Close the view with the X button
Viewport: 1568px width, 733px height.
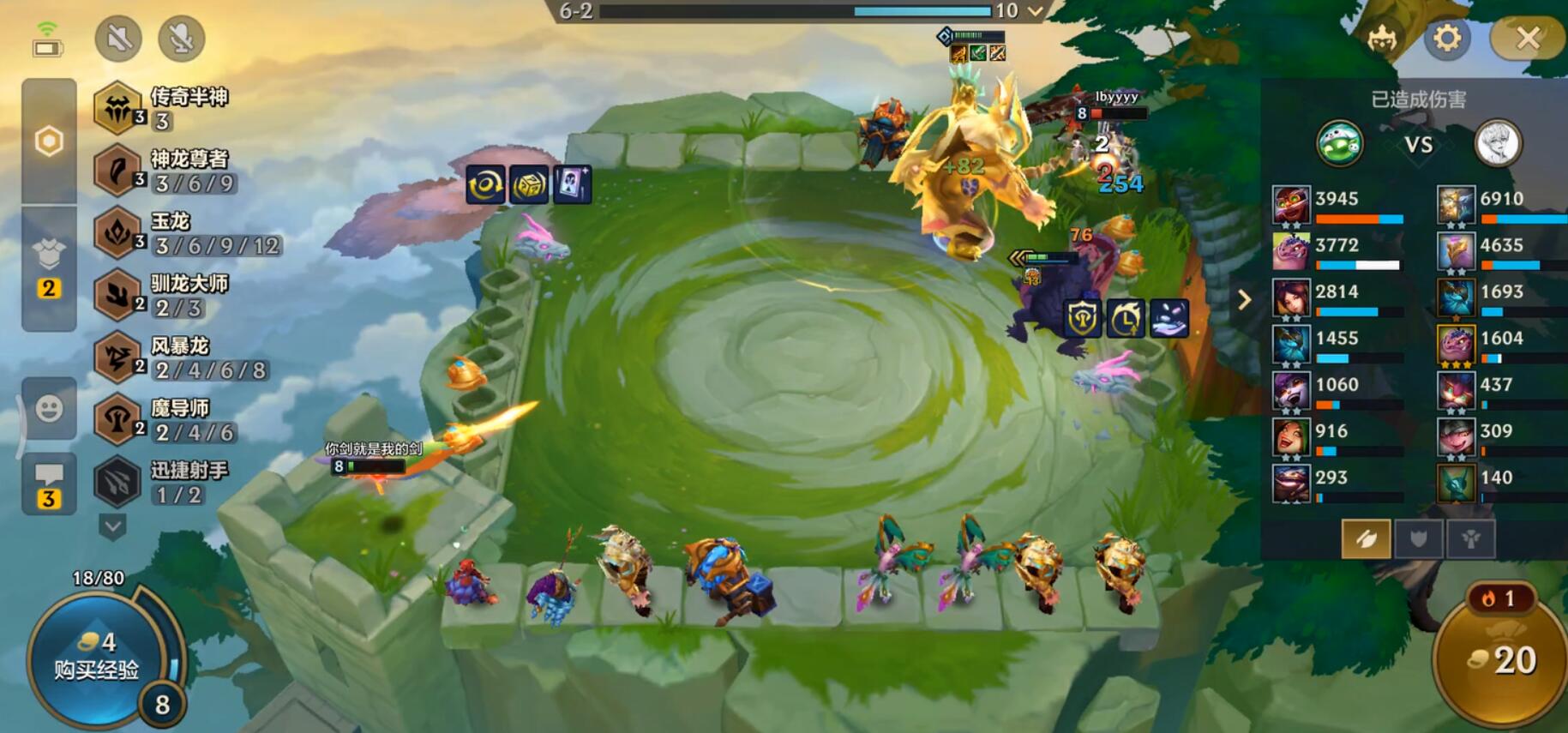click(1528, 39)
